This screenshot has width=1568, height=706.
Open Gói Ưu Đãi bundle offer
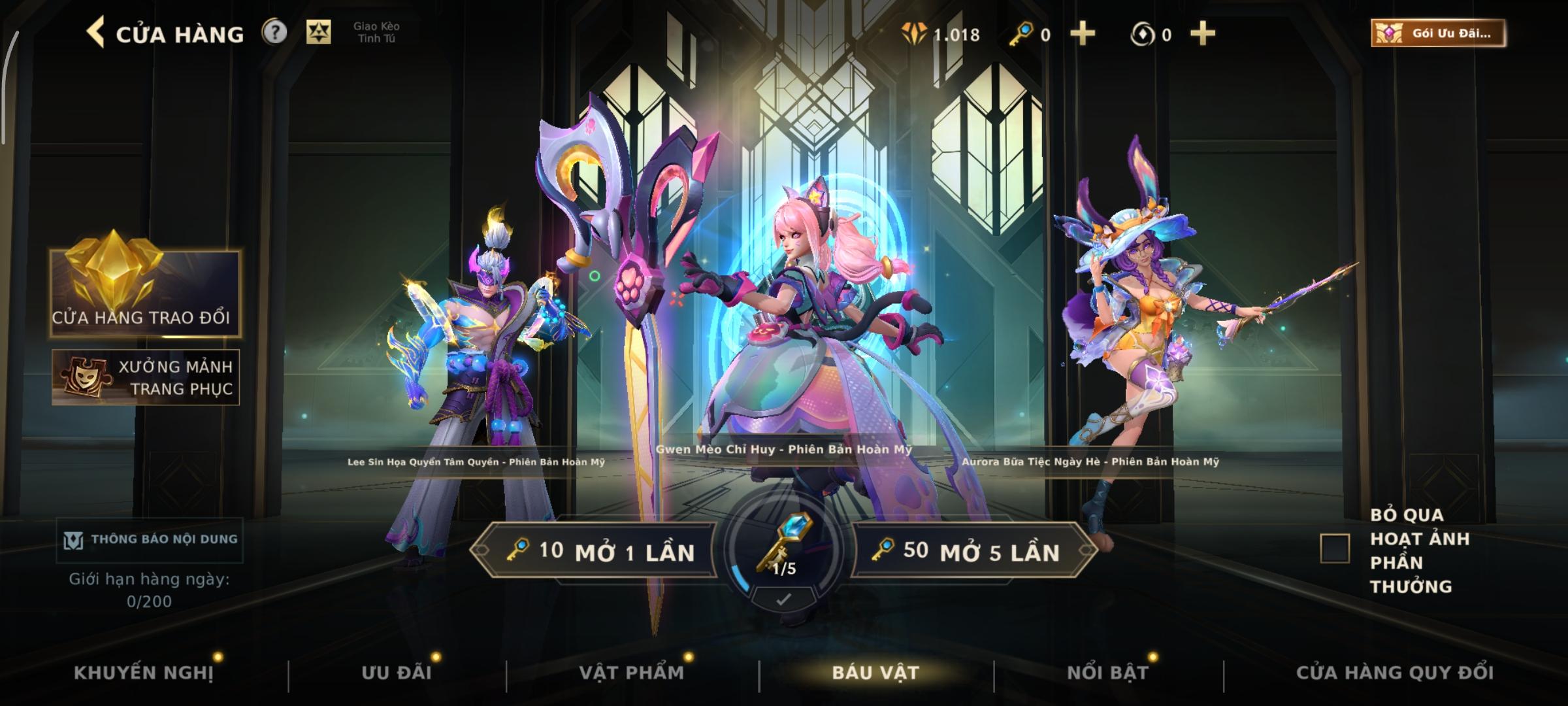1438,33
